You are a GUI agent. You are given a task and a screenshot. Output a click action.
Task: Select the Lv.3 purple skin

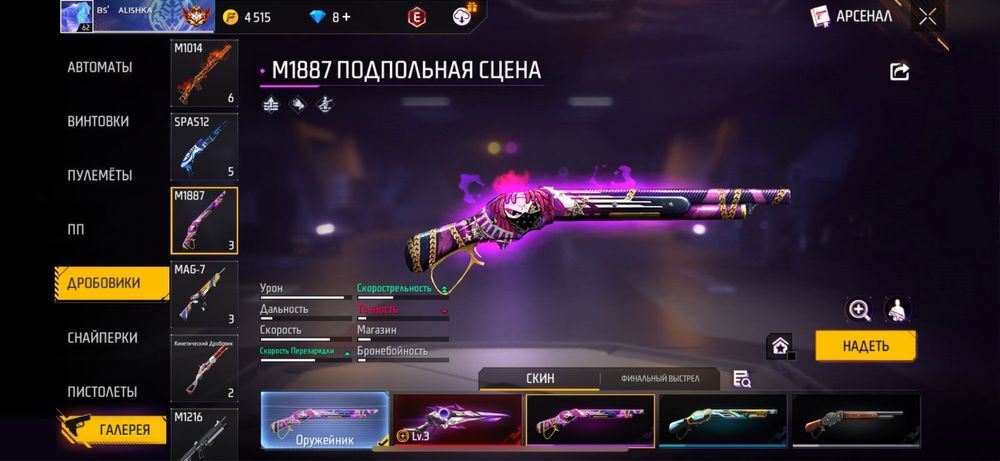point(457,419)
